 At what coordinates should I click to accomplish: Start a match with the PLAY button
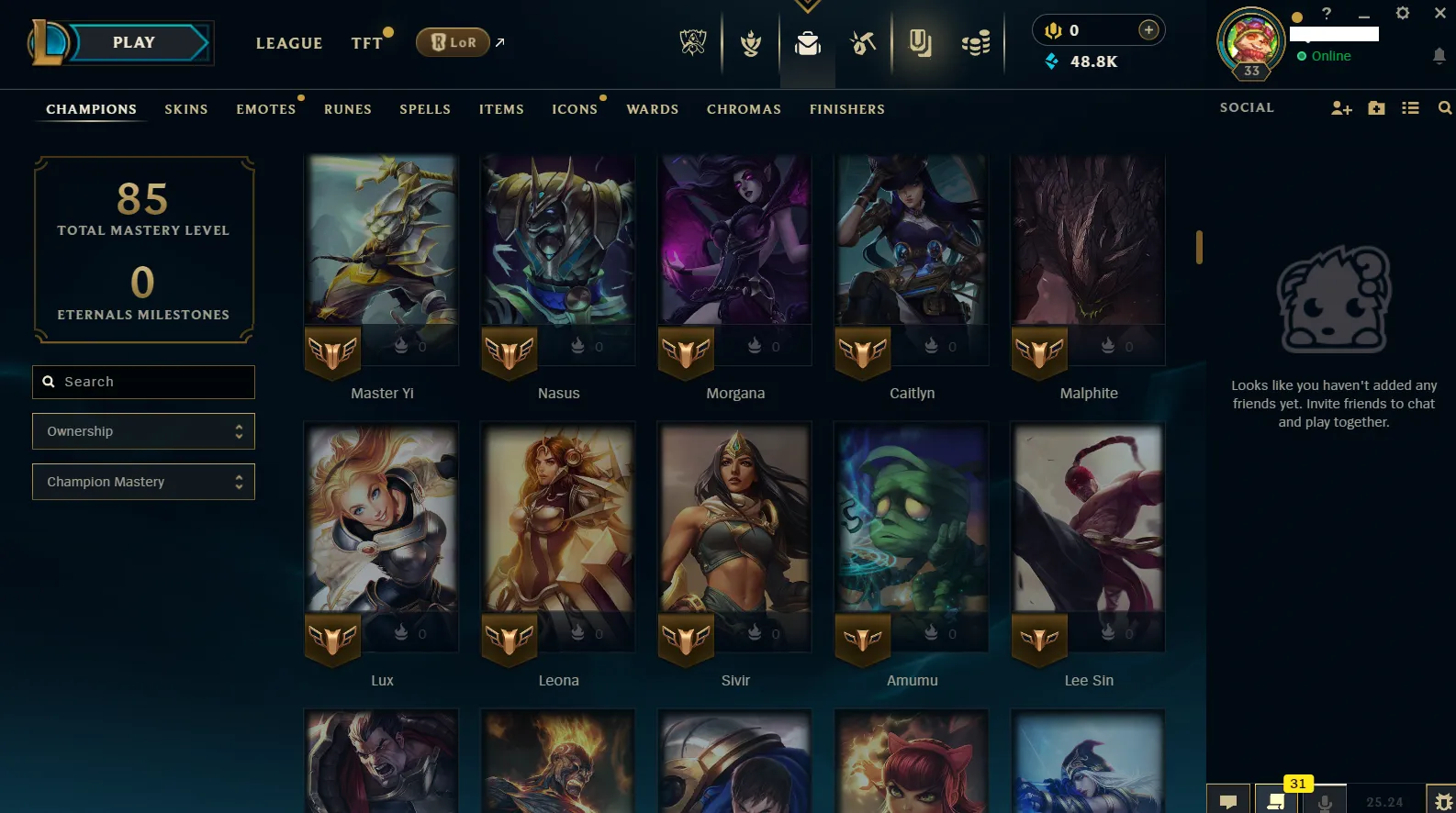tap(134, 43)
